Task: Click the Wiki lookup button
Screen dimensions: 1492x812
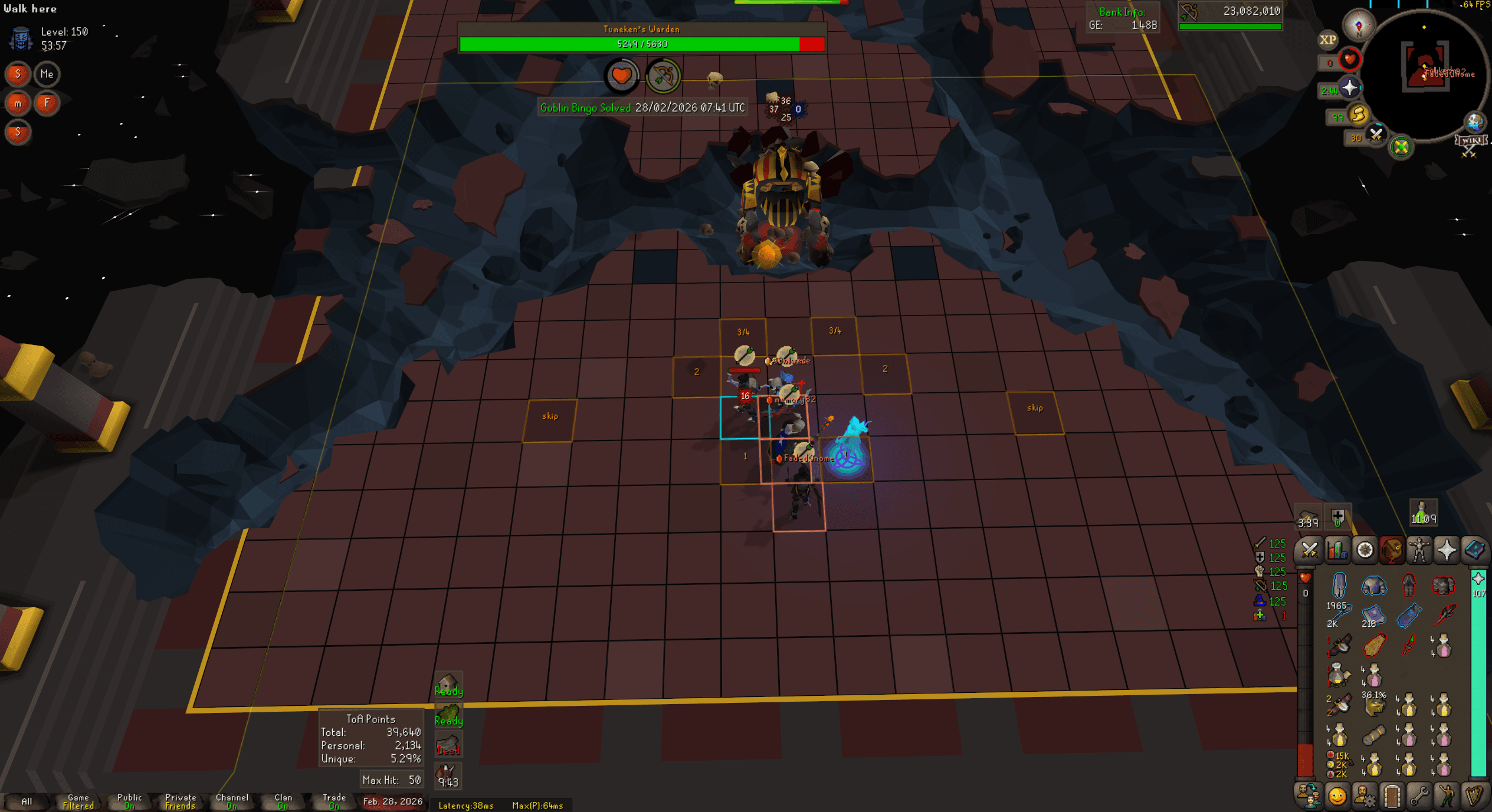Action: point(1471,140)
